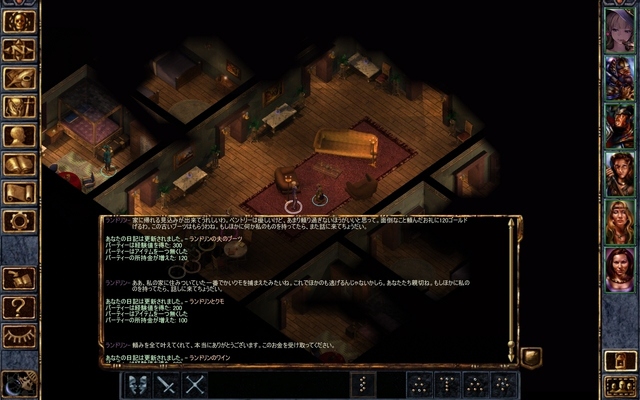Open the priest scroll screen
This screenshot has height=400, width=640.
(19, 192)
